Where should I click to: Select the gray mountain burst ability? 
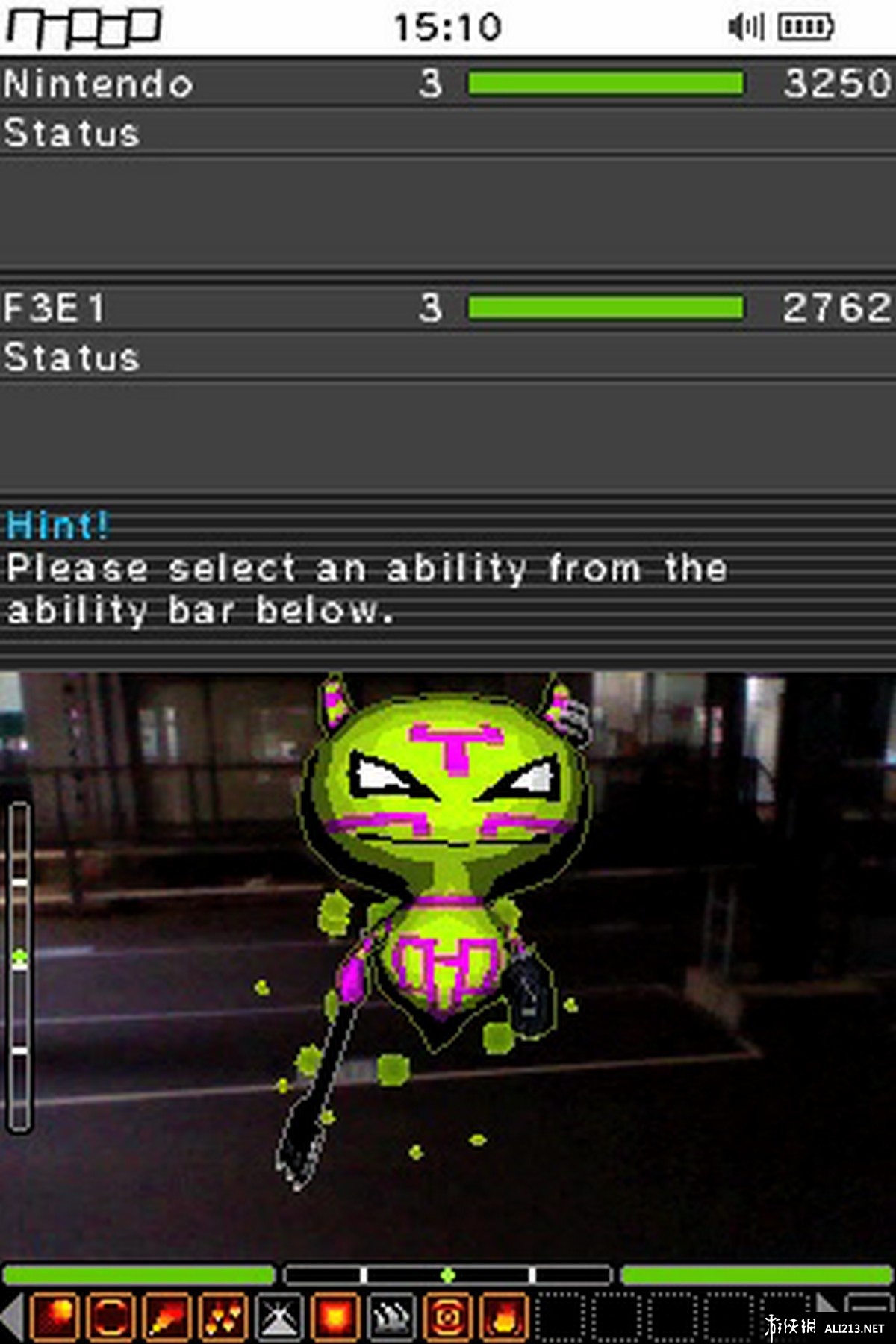(279, 1316)
